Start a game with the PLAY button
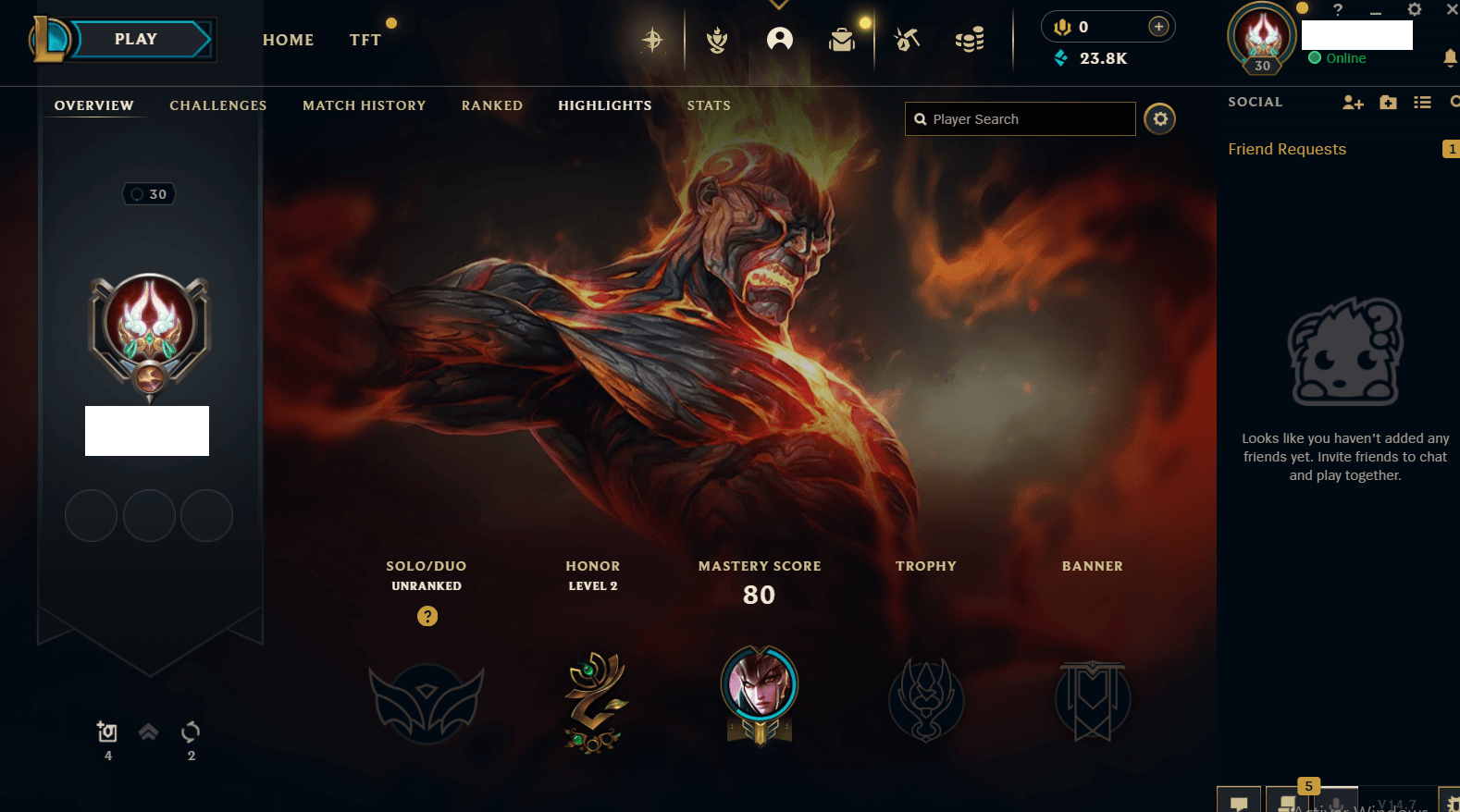Viewport: 1460px width, 812px height. tap(136, 40)
